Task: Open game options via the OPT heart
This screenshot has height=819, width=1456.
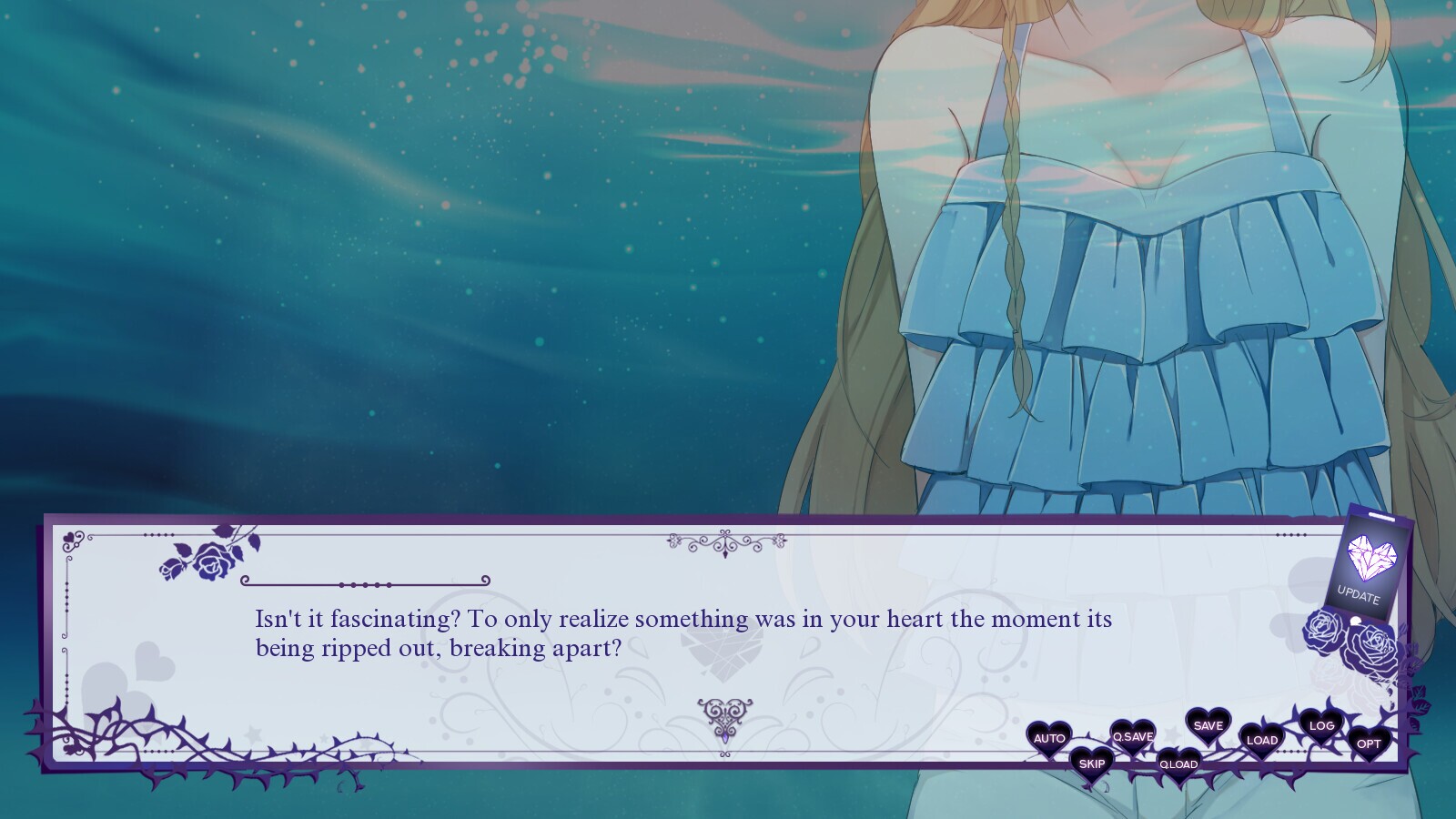Action: point(1367,744)
